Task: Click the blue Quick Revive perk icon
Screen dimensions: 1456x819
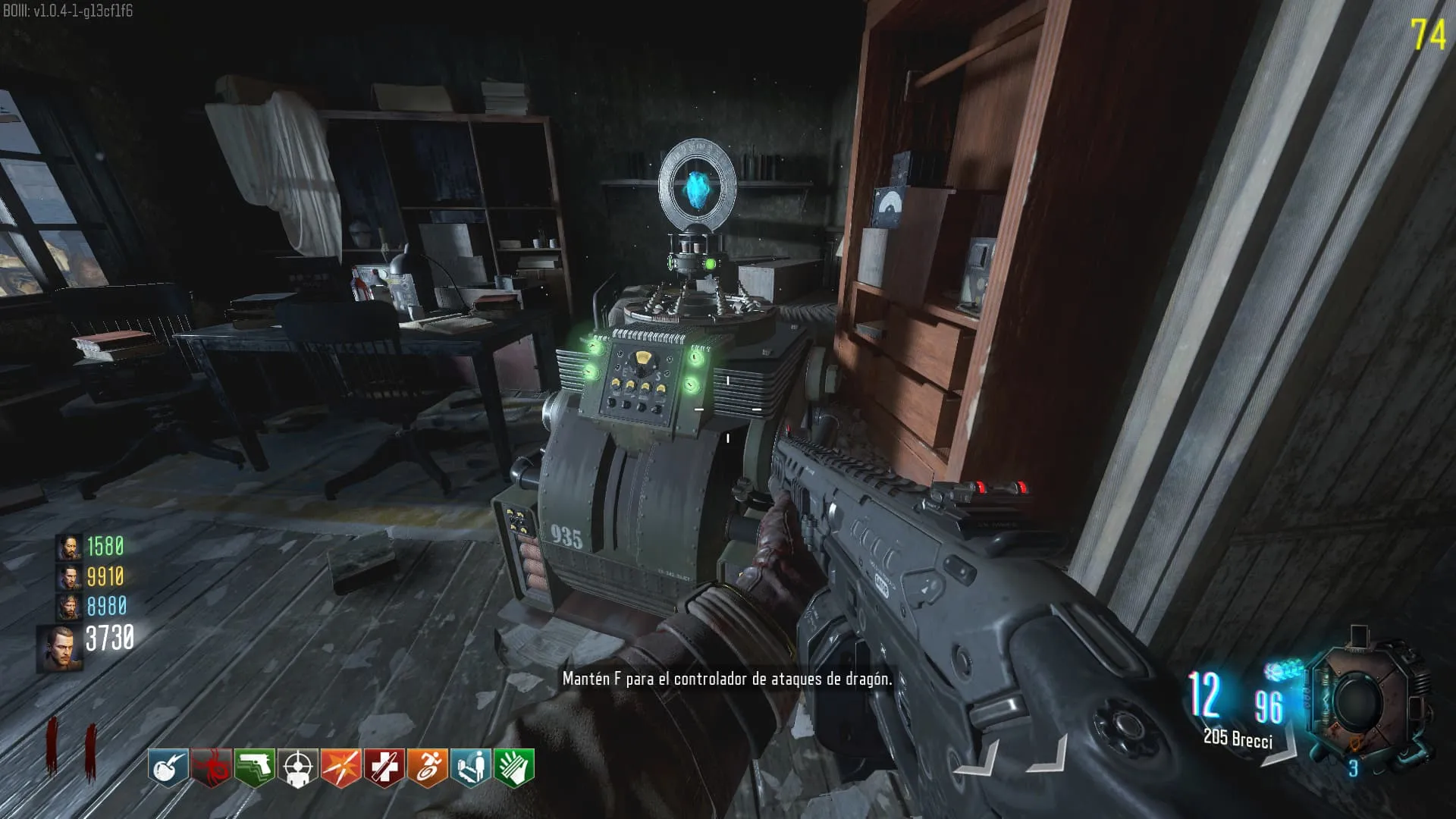Action: (470, 768)
